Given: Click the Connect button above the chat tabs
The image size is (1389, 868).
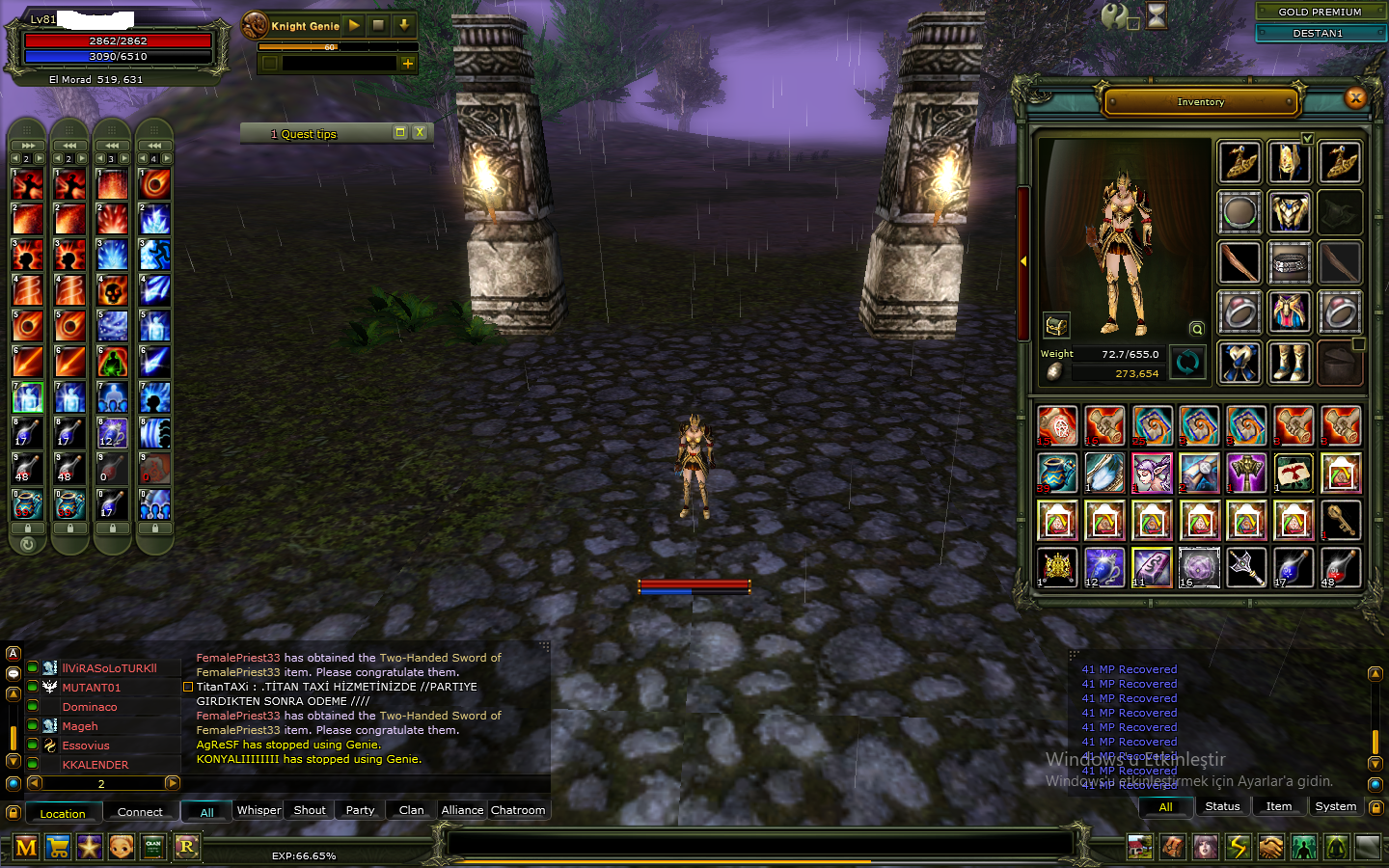Looking at the screenshot, I should 141,812.
